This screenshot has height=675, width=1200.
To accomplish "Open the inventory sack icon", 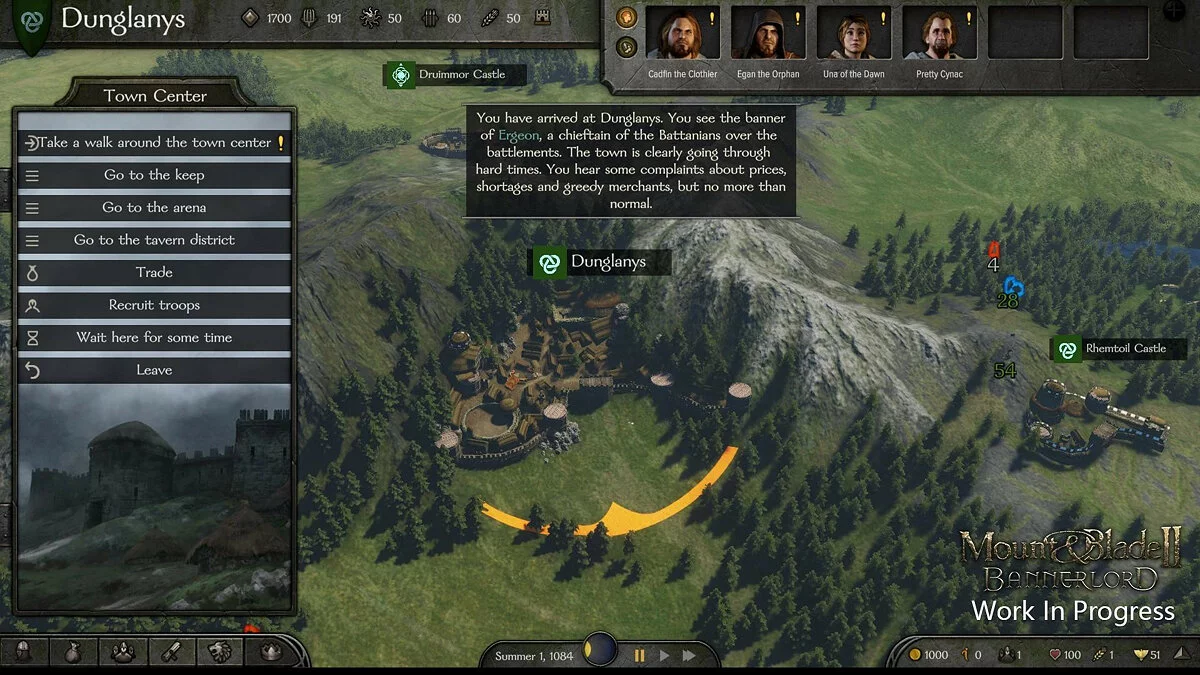I will (x=74, y=652).
